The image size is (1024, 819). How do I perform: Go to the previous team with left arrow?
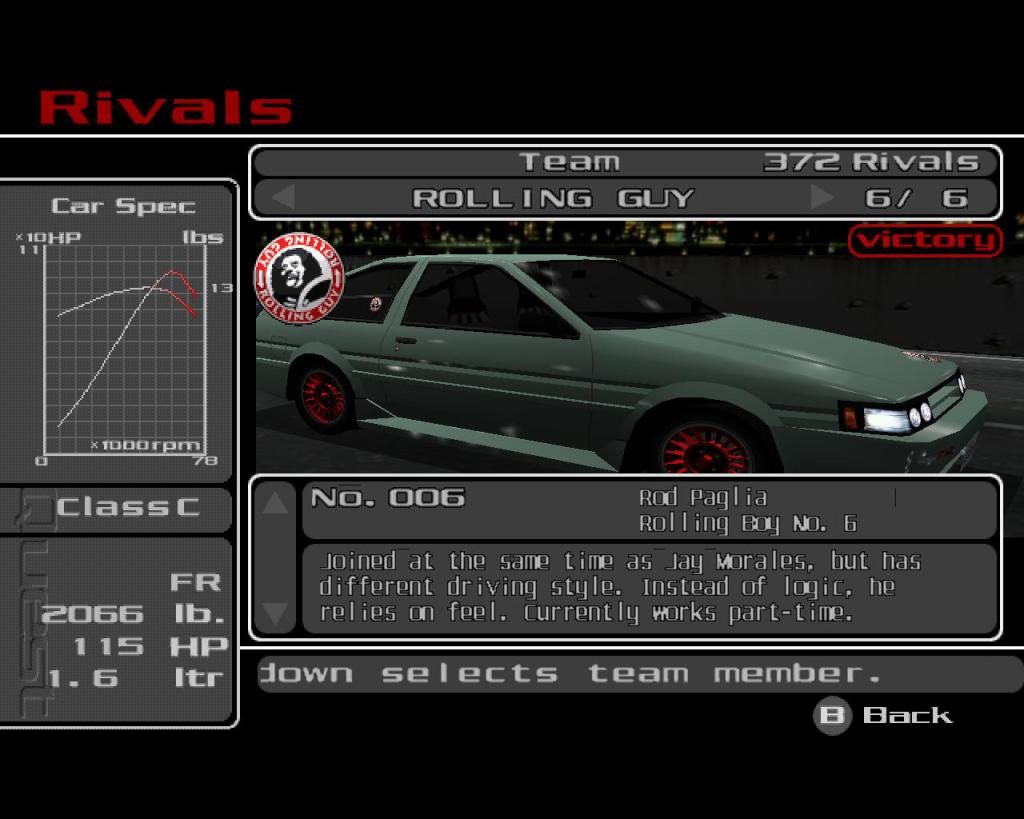point(284,197)
